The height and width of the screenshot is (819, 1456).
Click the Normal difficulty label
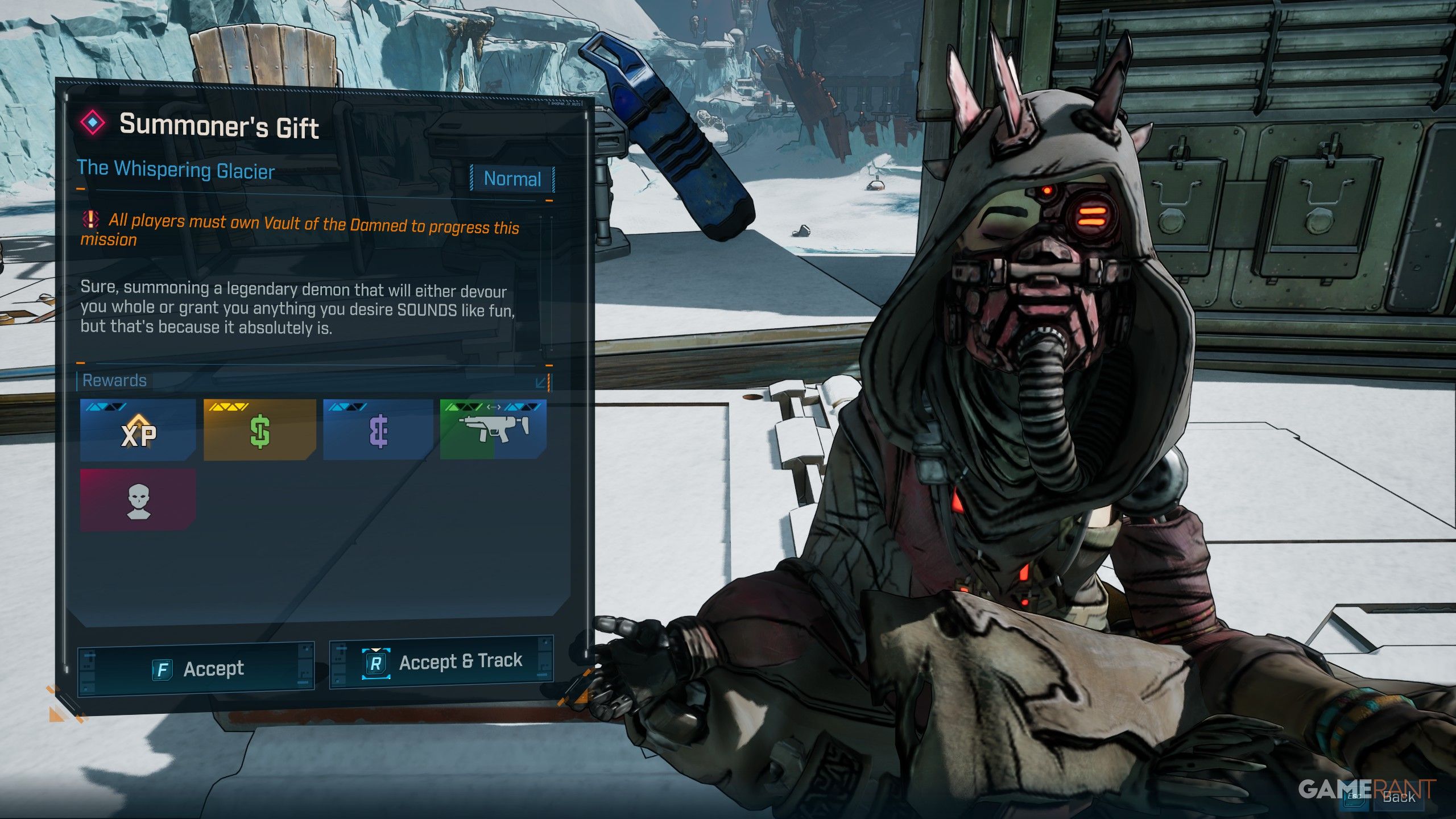[512, 179]
